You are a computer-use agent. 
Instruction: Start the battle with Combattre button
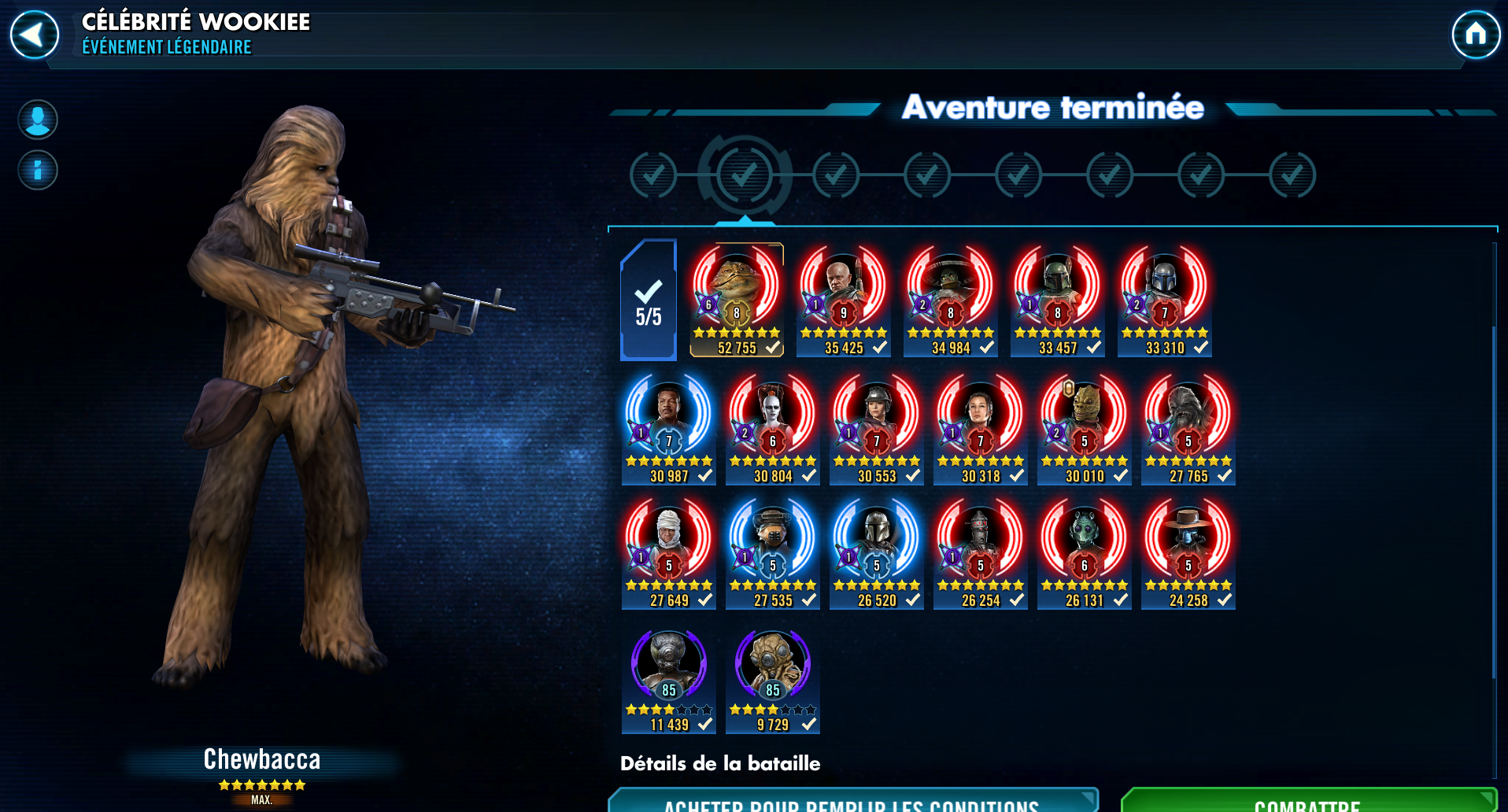click(x=1307, y=801)
